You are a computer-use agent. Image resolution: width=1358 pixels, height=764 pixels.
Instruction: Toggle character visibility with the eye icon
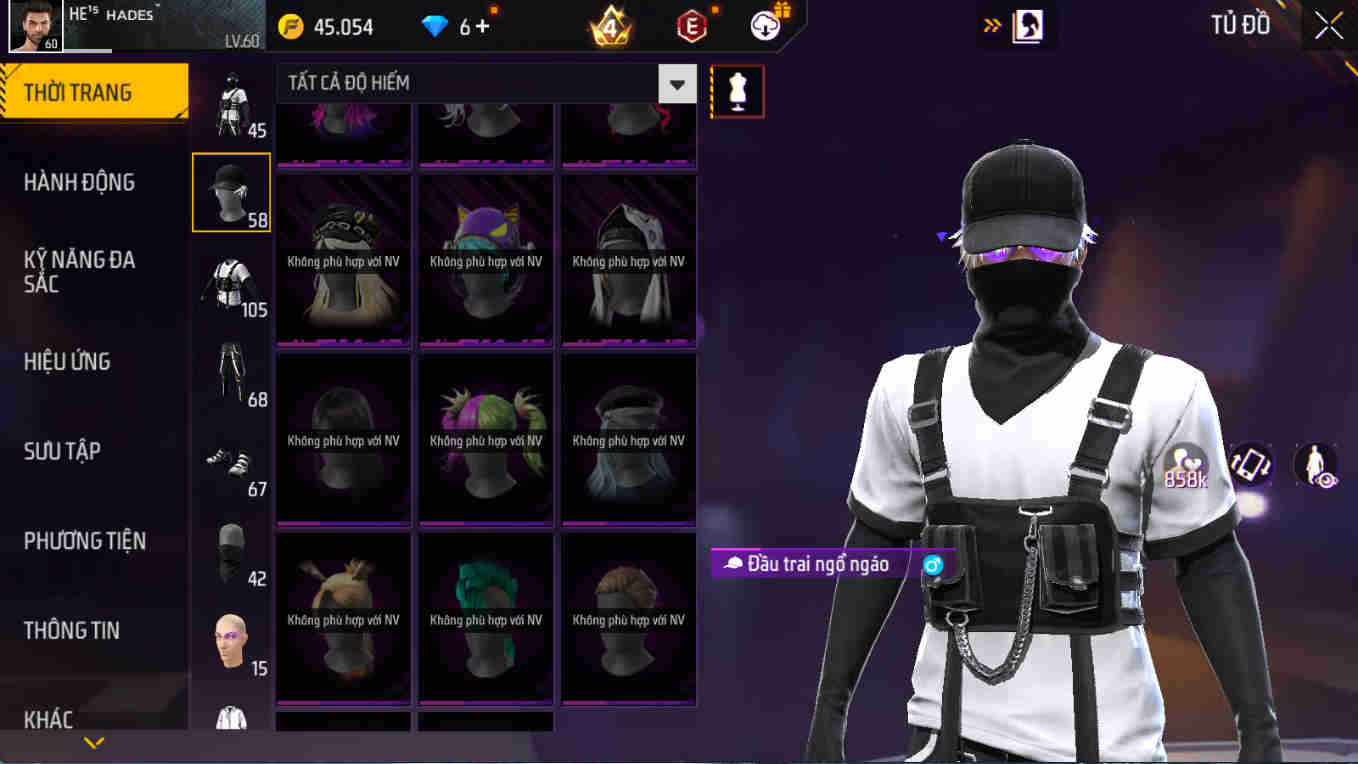click(1316, 466)
